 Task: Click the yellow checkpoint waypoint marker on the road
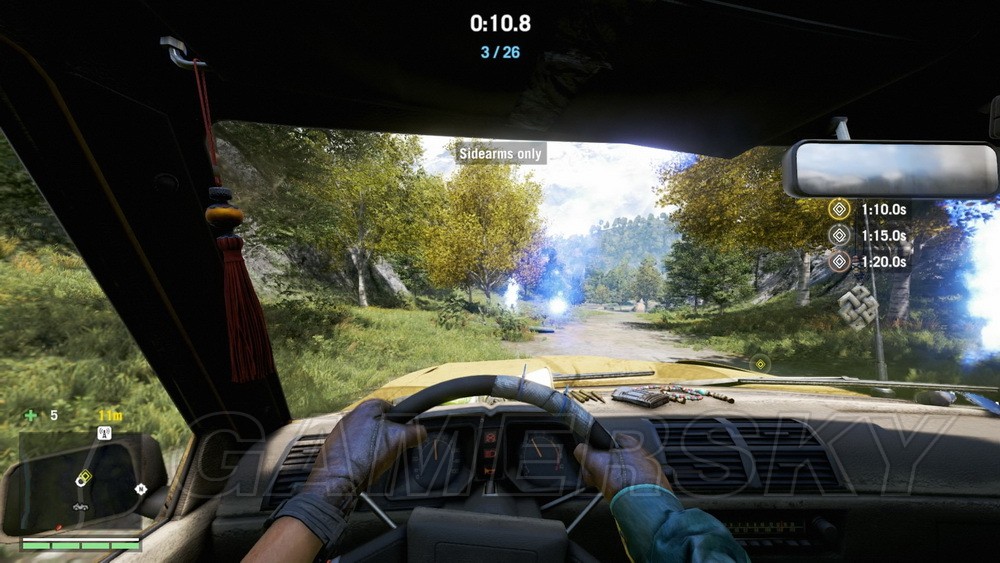click(760, 363)
